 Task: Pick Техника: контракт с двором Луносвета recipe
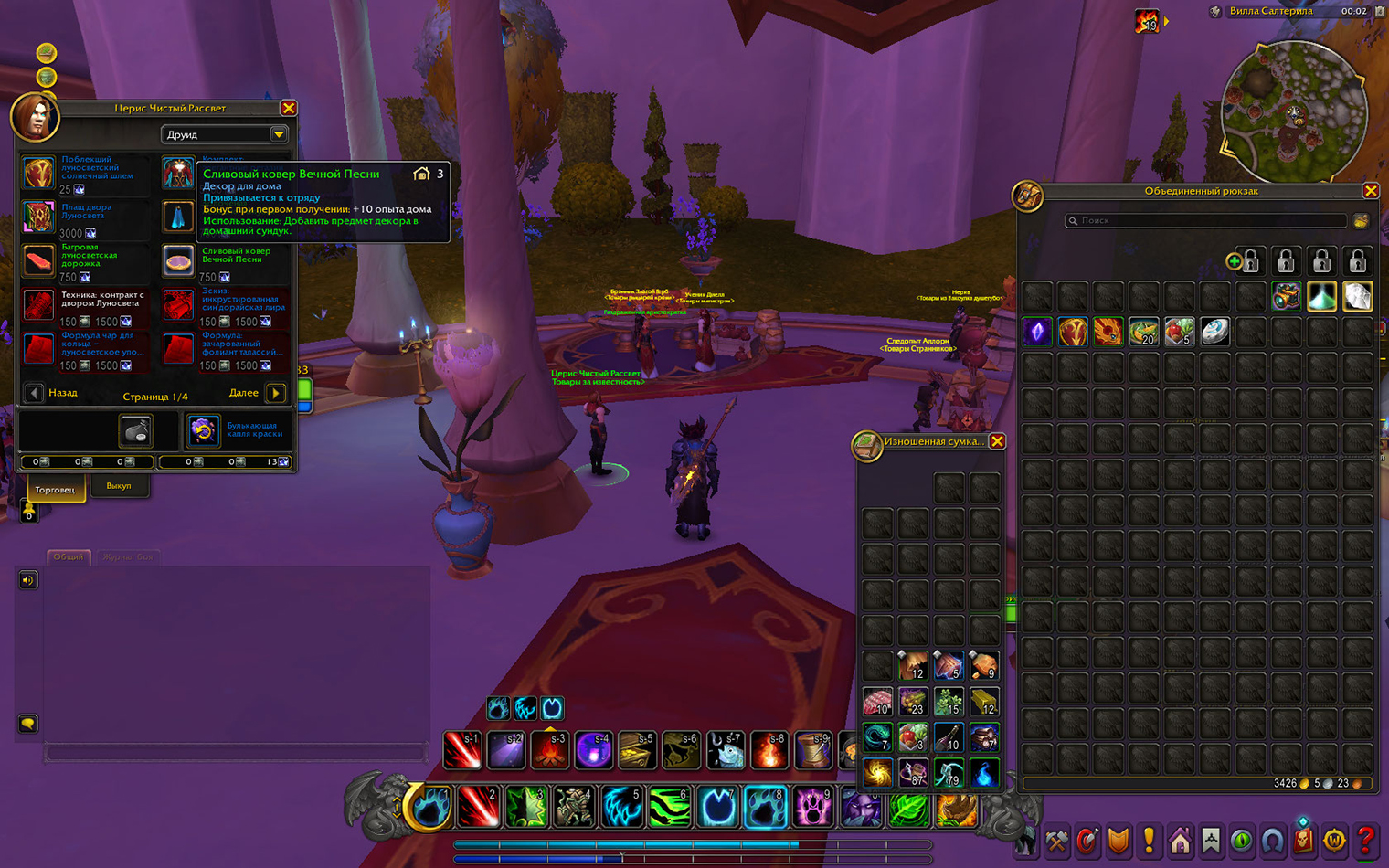click(x=38, y=304)
